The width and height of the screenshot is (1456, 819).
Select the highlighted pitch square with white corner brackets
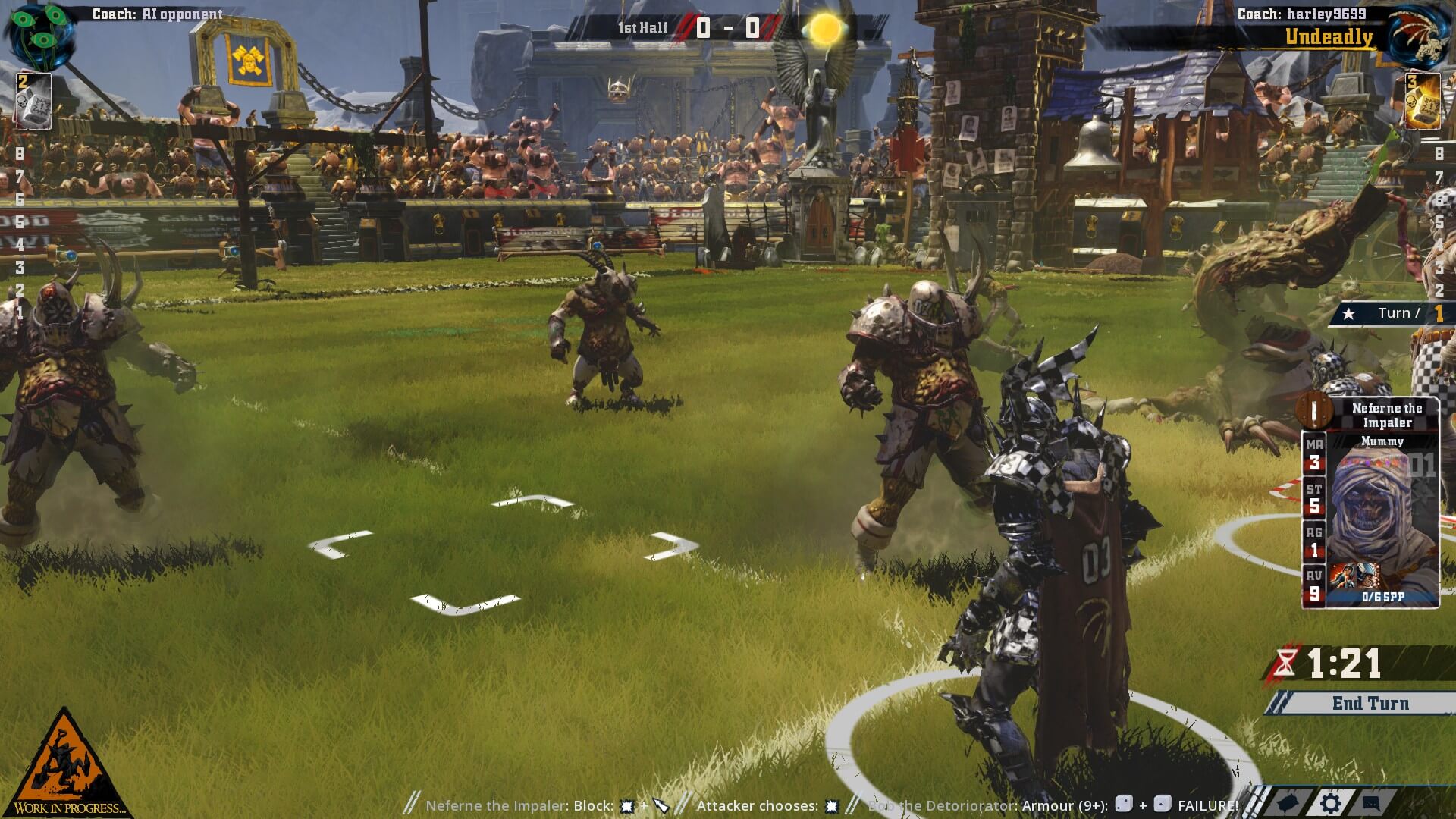[504, 552]
